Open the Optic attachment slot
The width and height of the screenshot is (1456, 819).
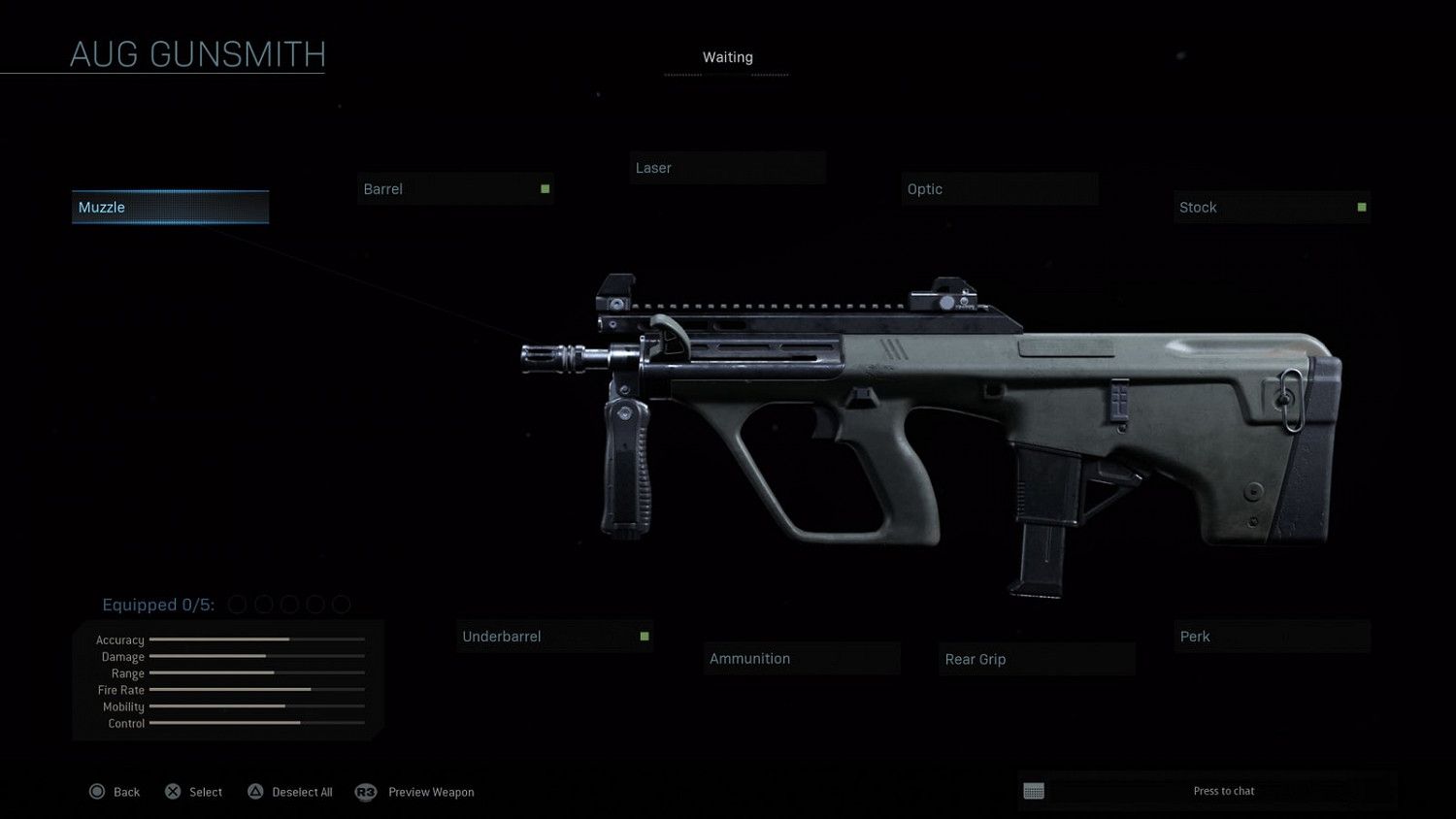(1000, 189)
